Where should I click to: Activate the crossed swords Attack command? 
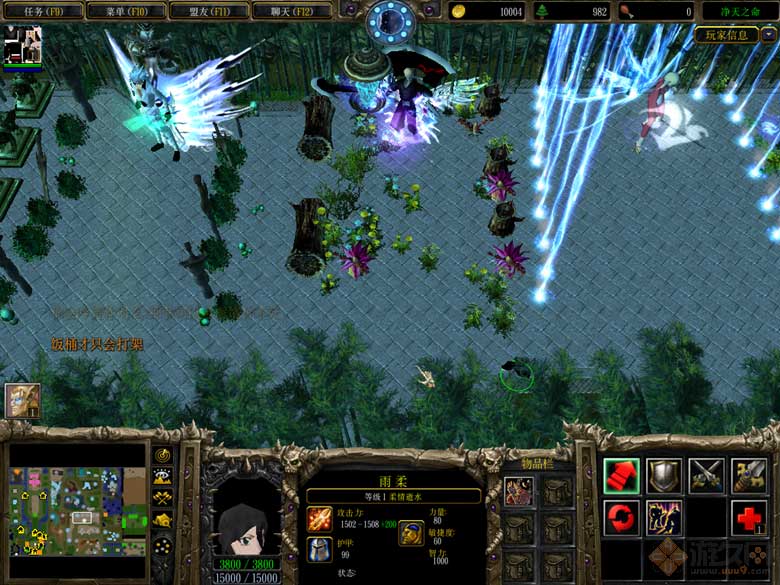pos(707,475)
